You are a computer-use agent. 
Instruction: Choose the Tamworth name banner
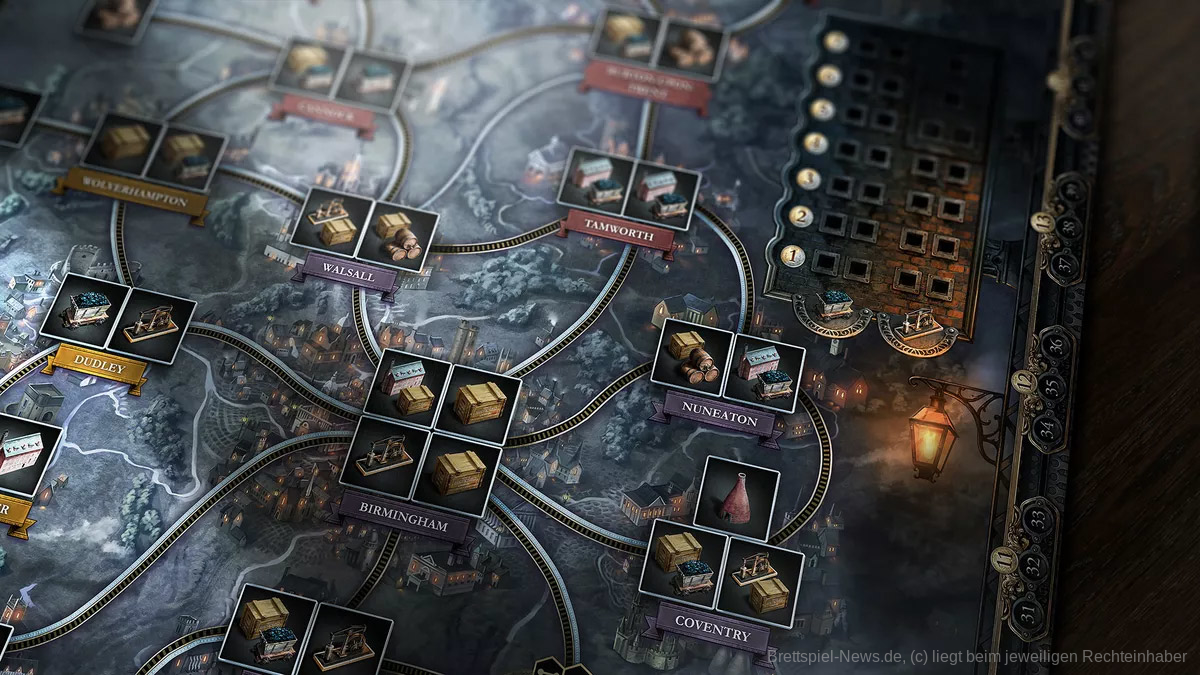(x=621, y=235)
